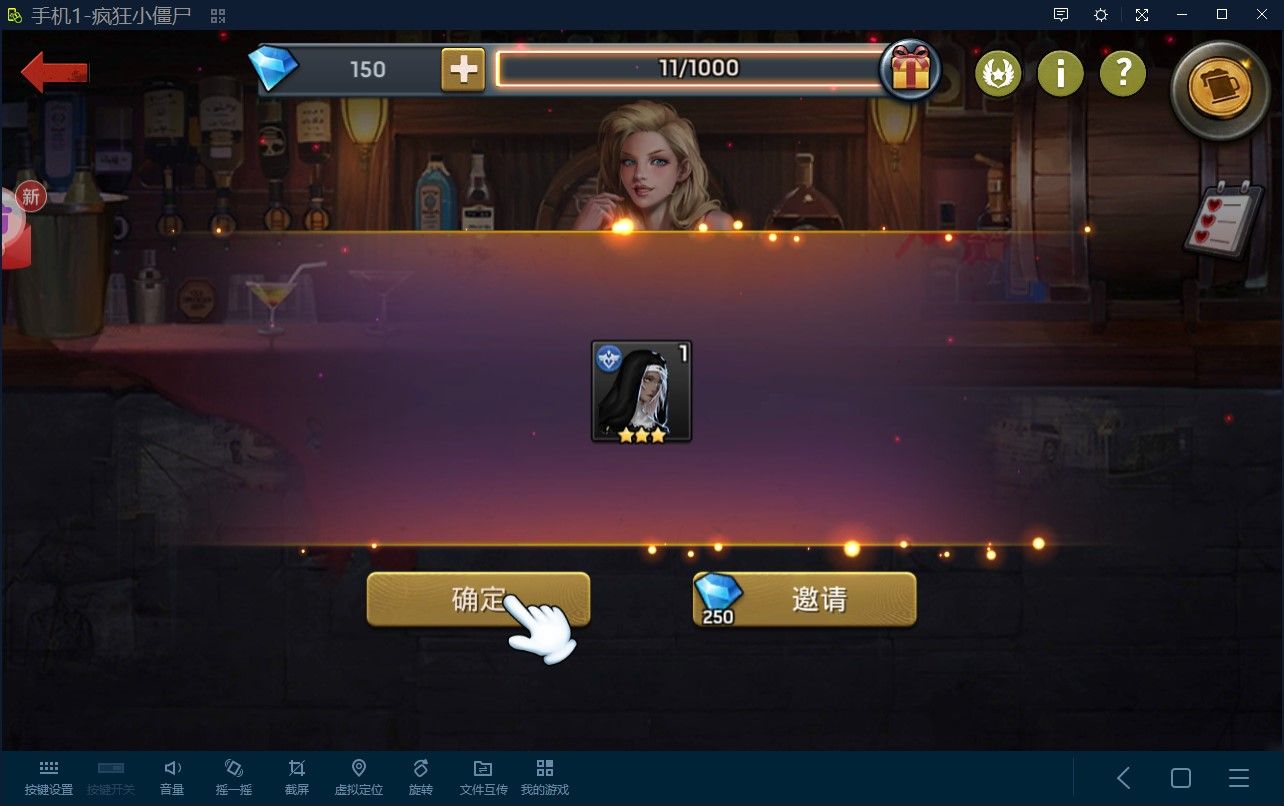The width and height of the screenshot is (1284, 806).
Task: Toggle the 按键开关 keymapping switch
Action: [111, 775]
